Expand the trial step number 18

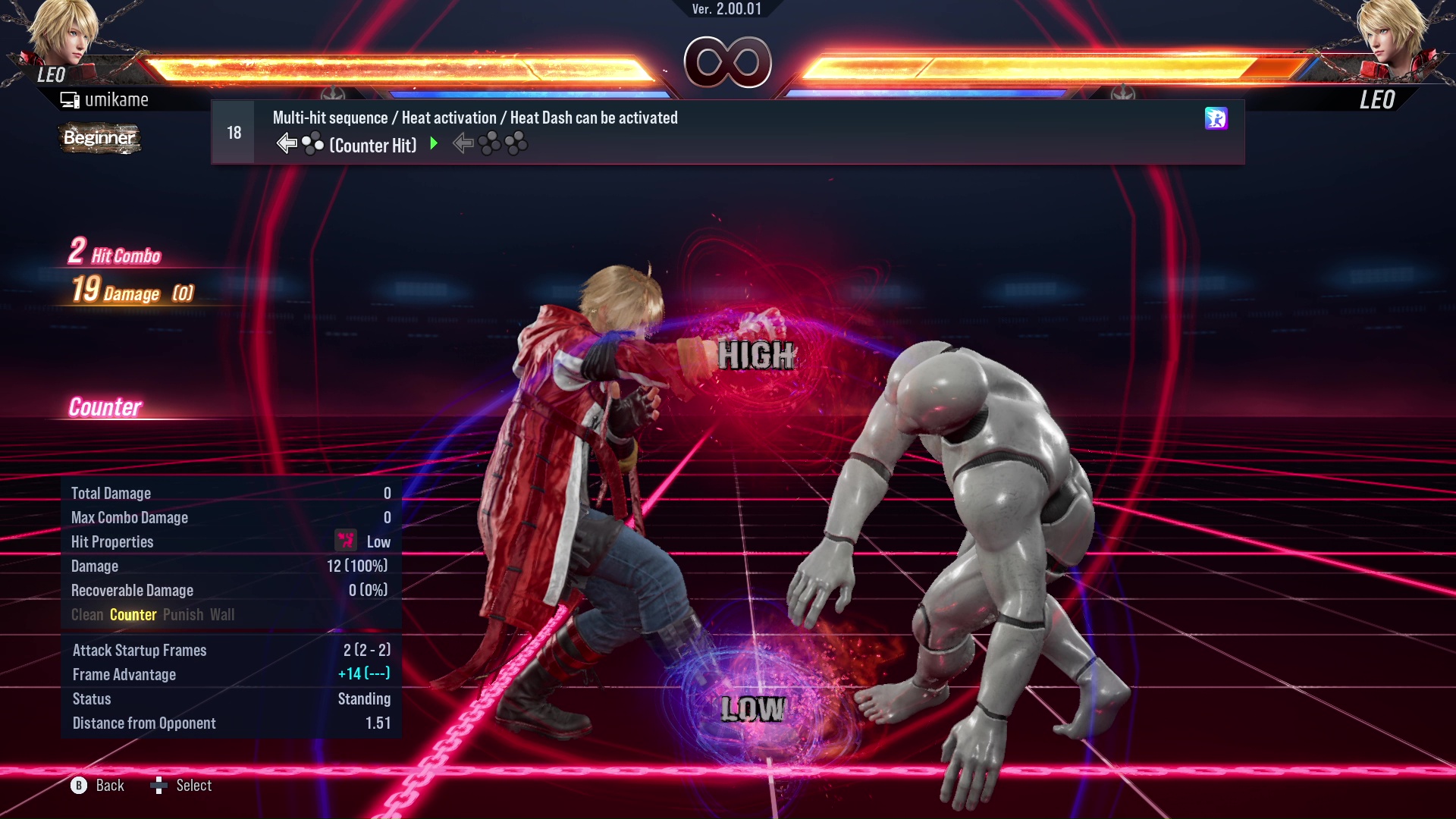232,131
